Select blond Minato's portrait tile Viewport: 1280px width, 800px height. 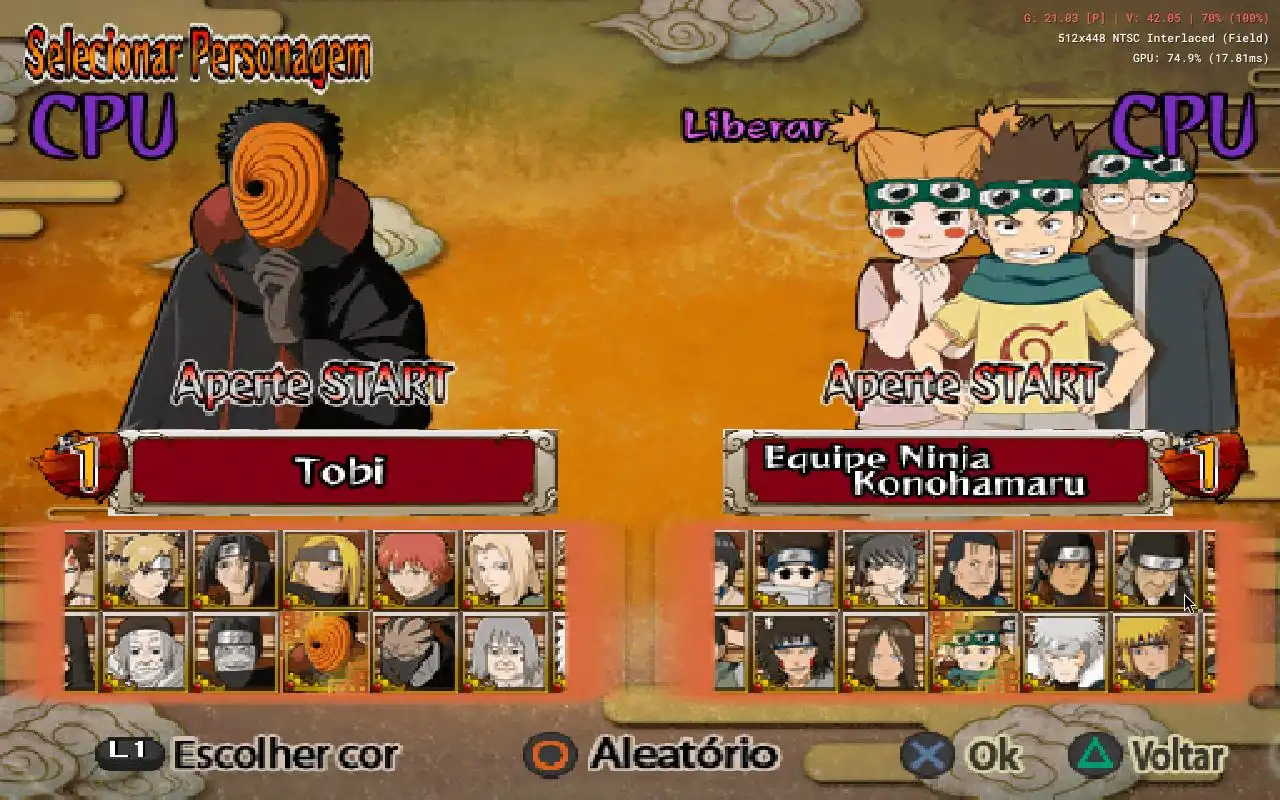click(x=1154, y=652)
